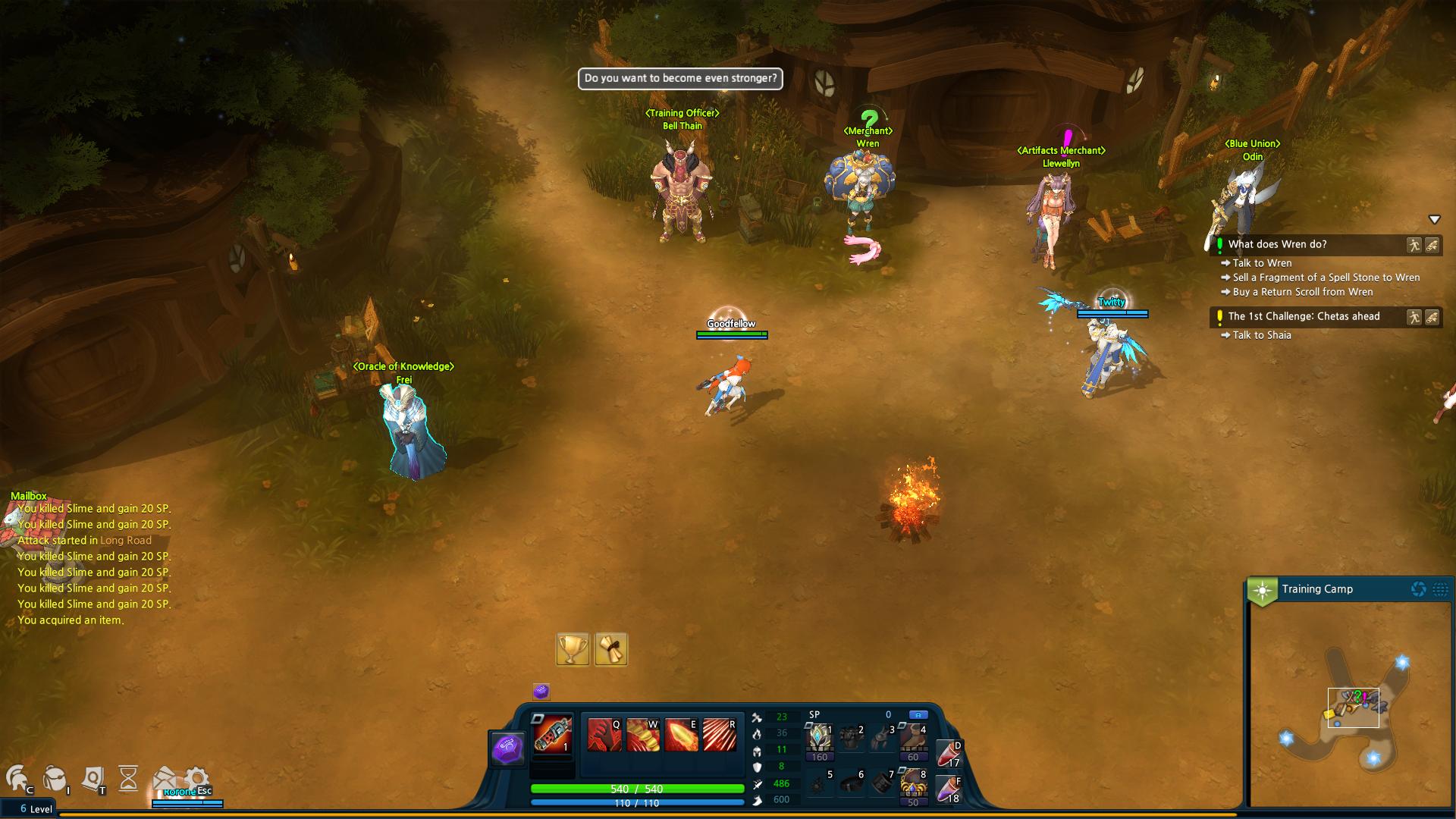Image resolution: width=1456 pixels, height=819 pixels.
Task: Use the red potion in slot D
Action: click(949, 754)
